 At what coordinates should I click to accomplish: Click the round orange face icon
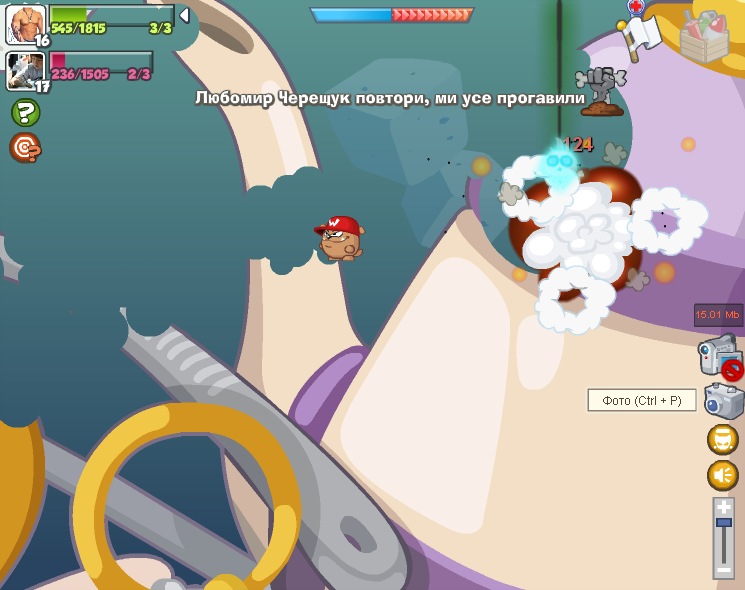coord(722,439)
